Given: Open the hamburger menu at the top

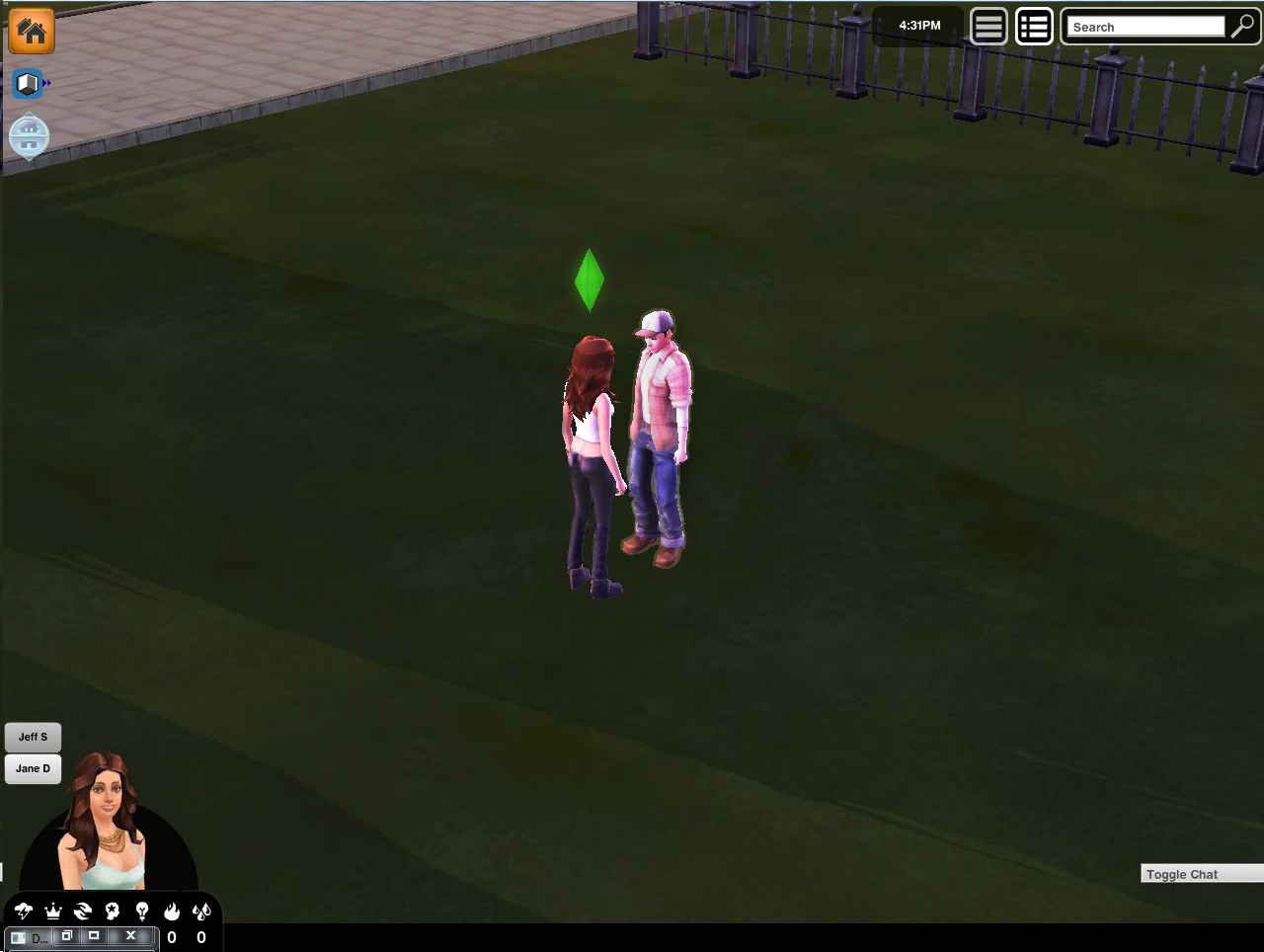Looking at the screenshot, I should pyautogui.click(x=987, y=26).
